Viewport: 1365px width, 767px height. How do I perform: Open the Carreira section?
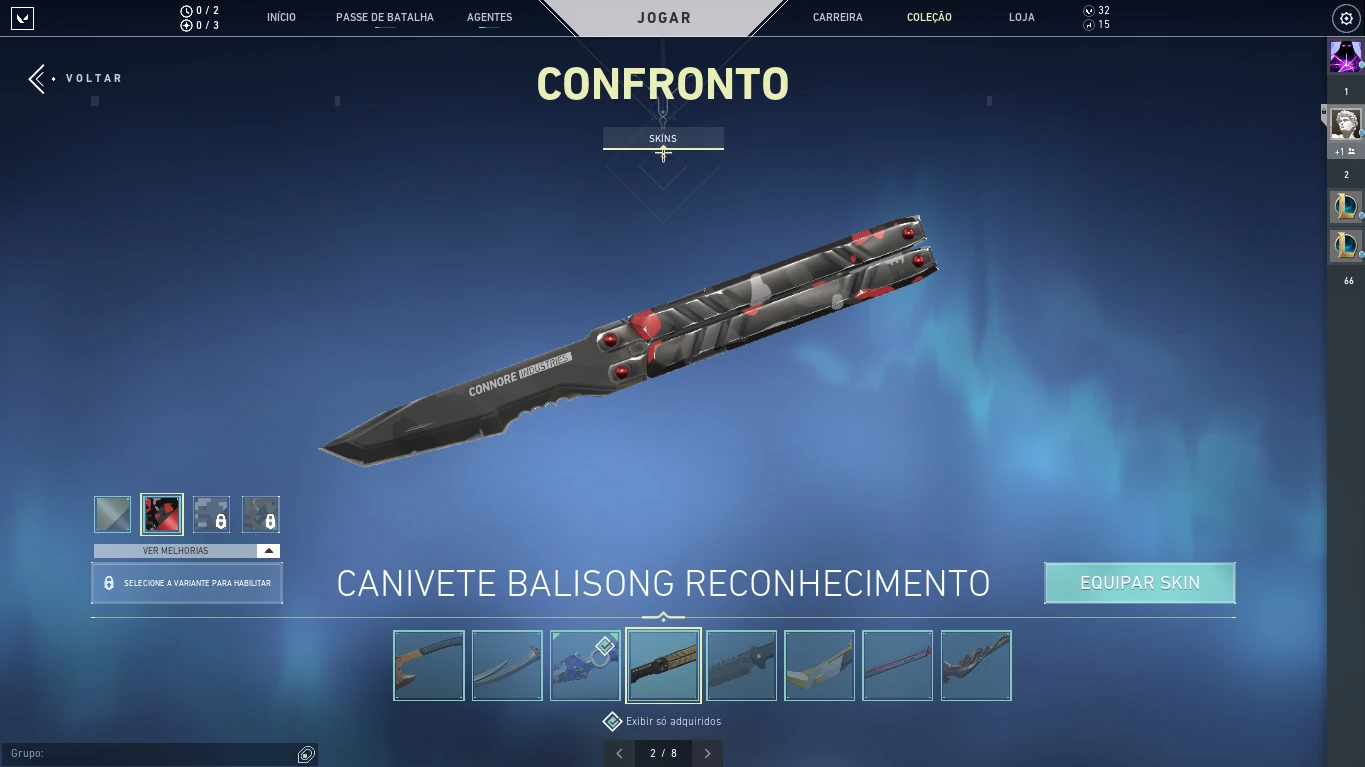[x=837, y=17]
